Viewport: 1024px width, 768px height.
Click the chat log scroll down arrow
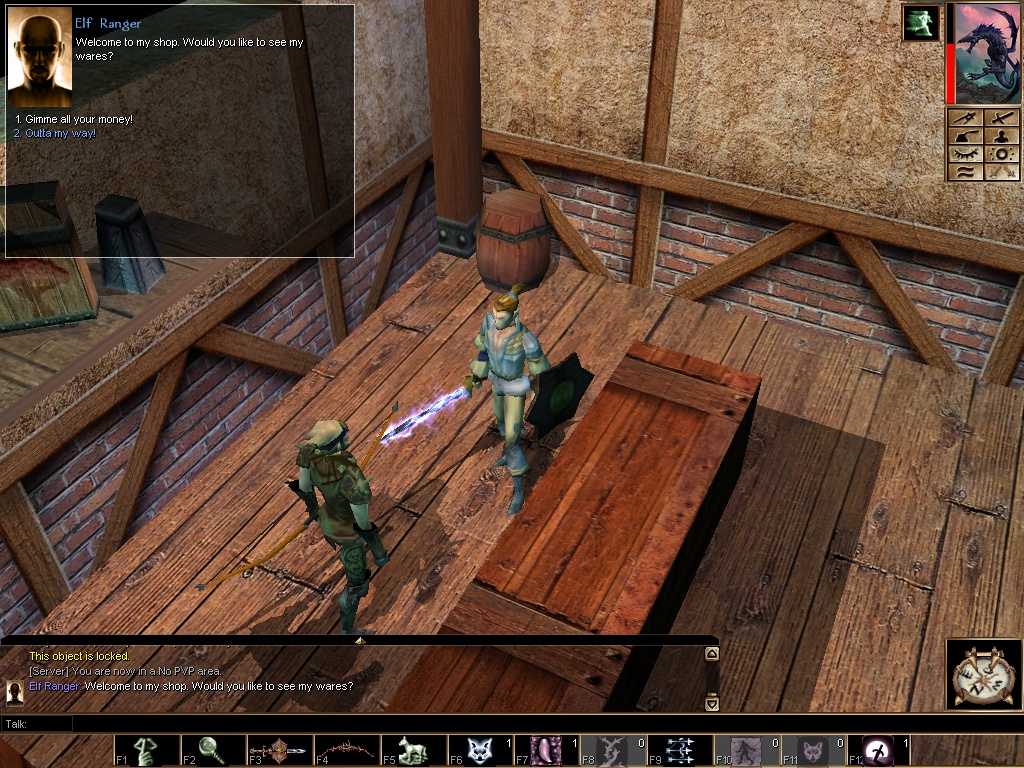pos(712,704)
